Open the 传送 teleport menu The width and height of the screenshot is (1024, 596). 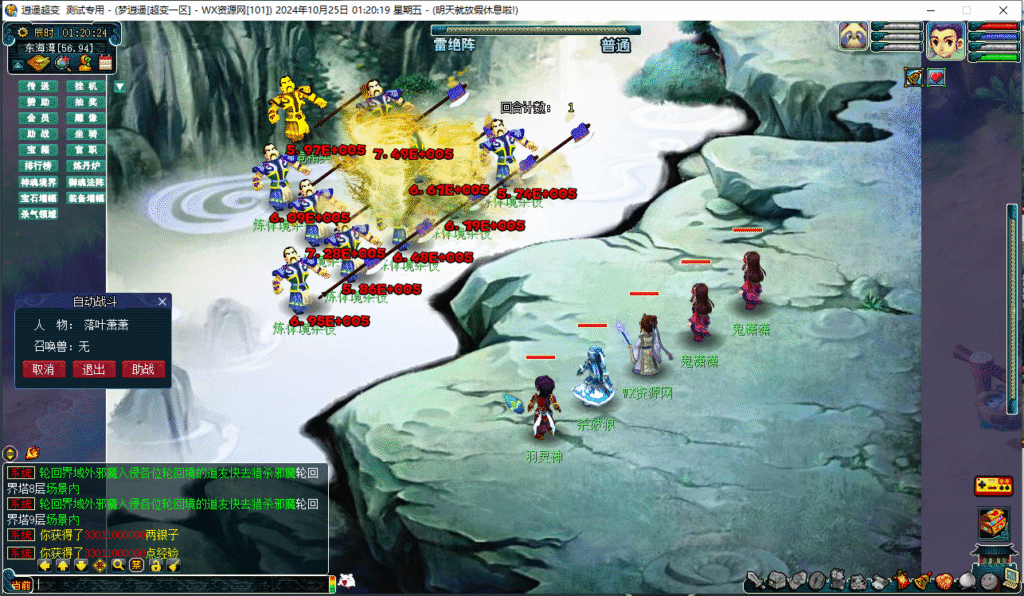38,87
